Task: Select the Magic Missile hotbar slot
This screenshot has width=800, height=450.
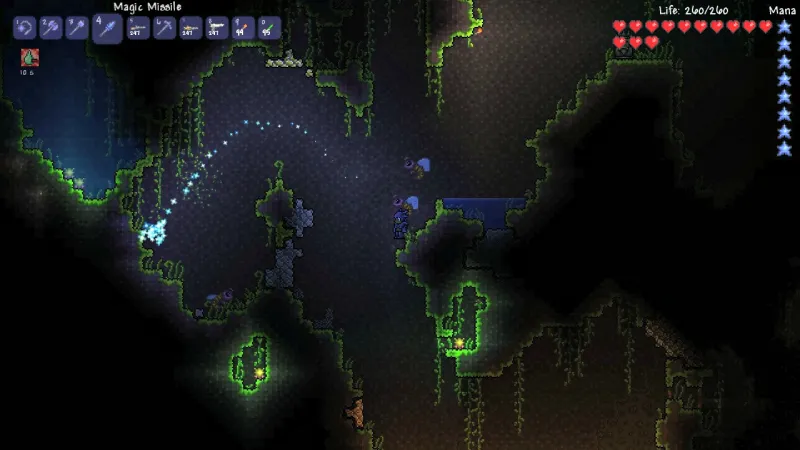Action: [108, 29]
